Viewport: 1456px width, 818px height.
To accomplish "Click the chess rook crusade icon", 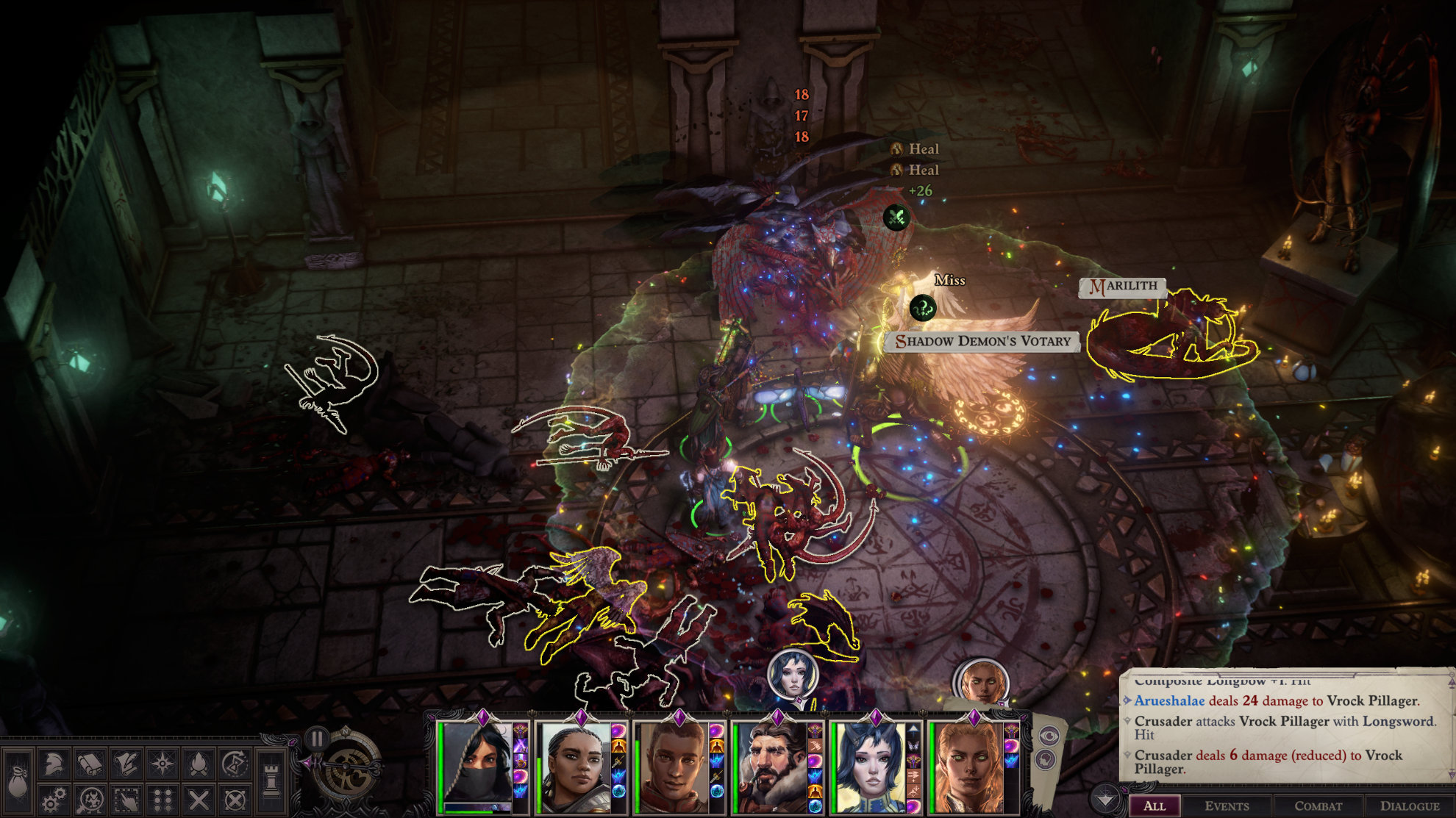I will click(x=271, y=781).
